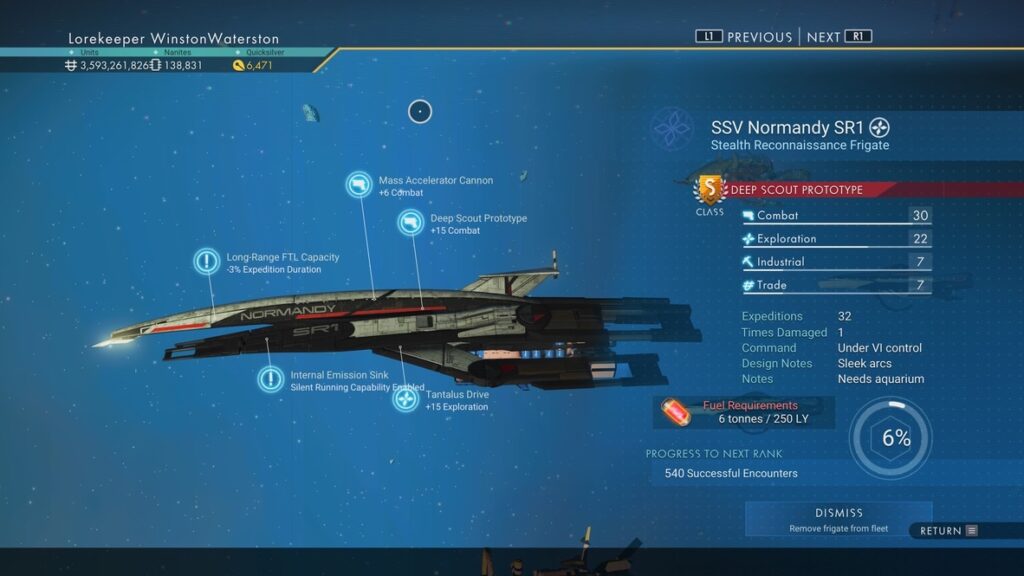Viewport: 1024px width, 576px height.
Task: Select the Tantalus Drive trait icon
Action: click(405, 399)
